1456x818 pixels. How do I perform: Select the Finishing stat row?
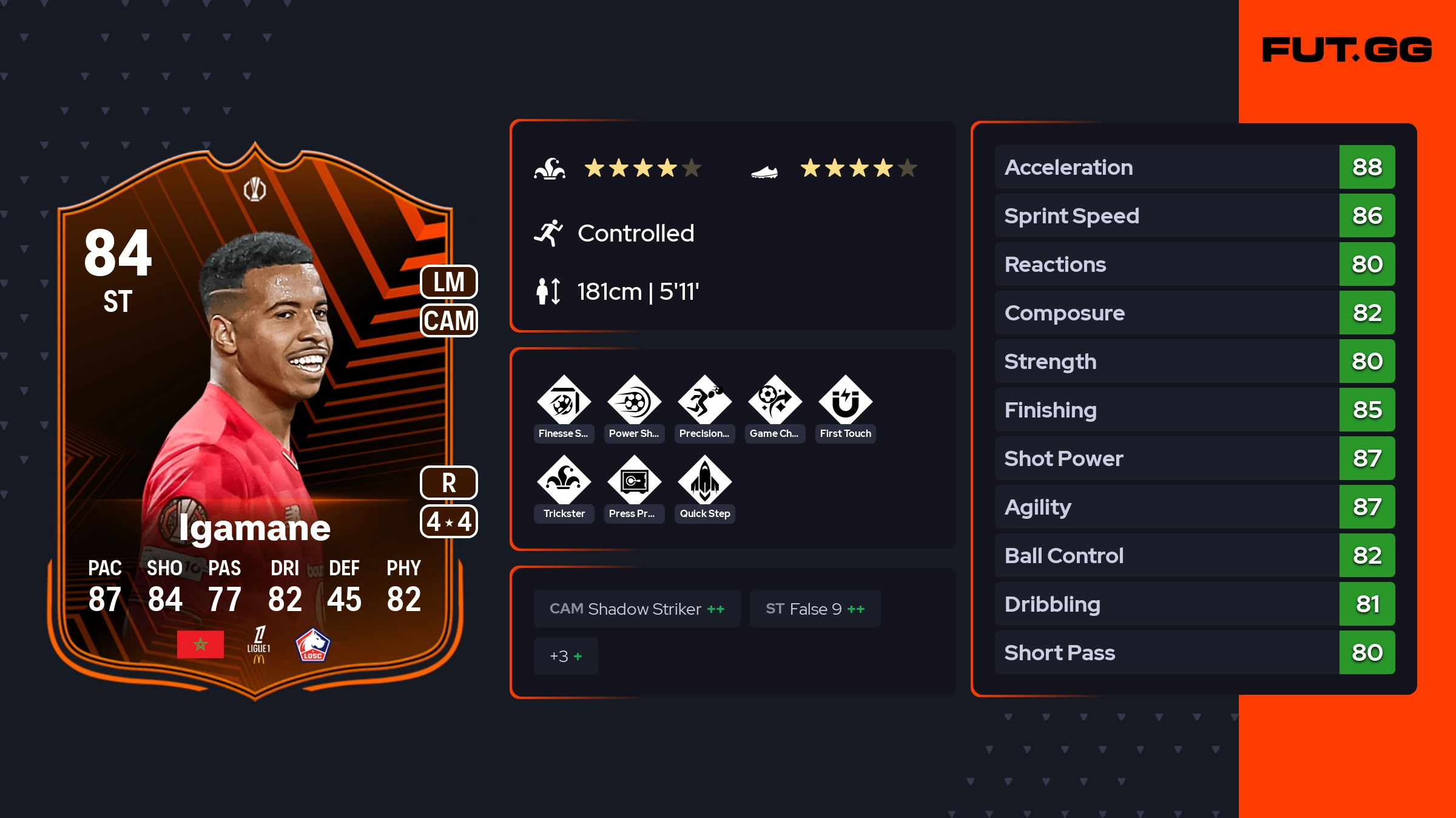(x=1194, y=410)
